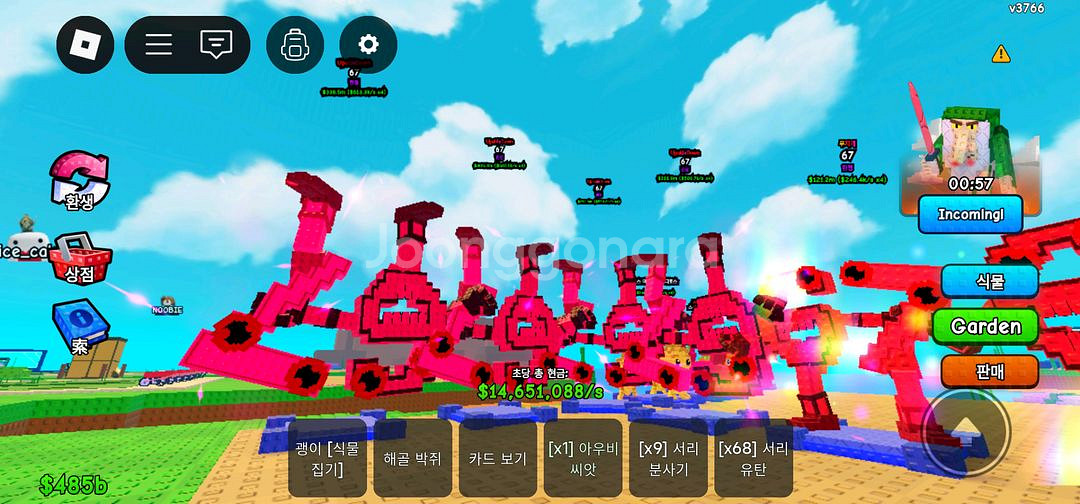The height and width of the screenshot is (504, 1080).
Task: Equip the x9 서리 분사기 slot
Action: pyautogui.click(x=668, y=458)
